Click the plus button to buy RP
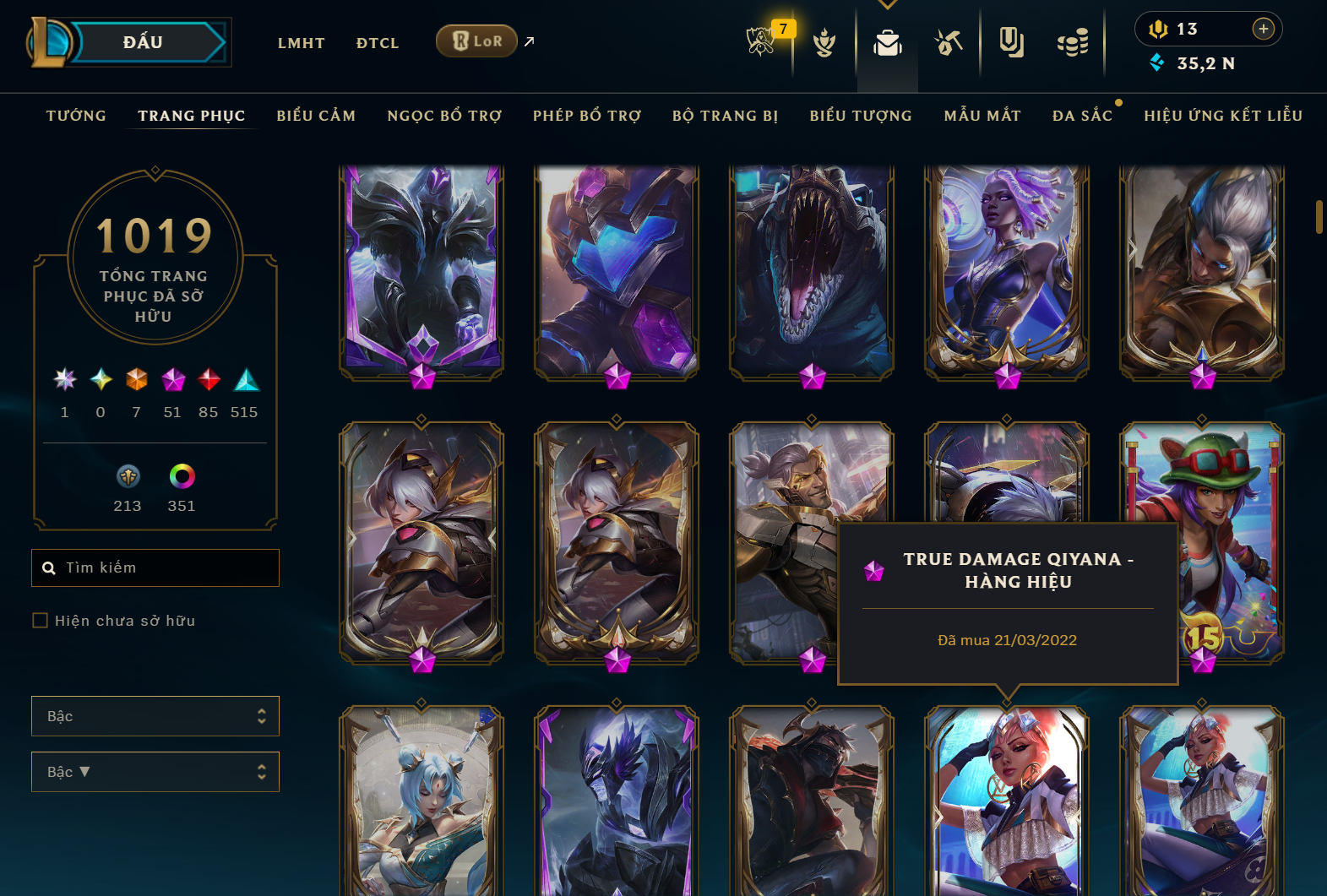The width and height of the screenshot is (1327, 896). point(1263,29)
